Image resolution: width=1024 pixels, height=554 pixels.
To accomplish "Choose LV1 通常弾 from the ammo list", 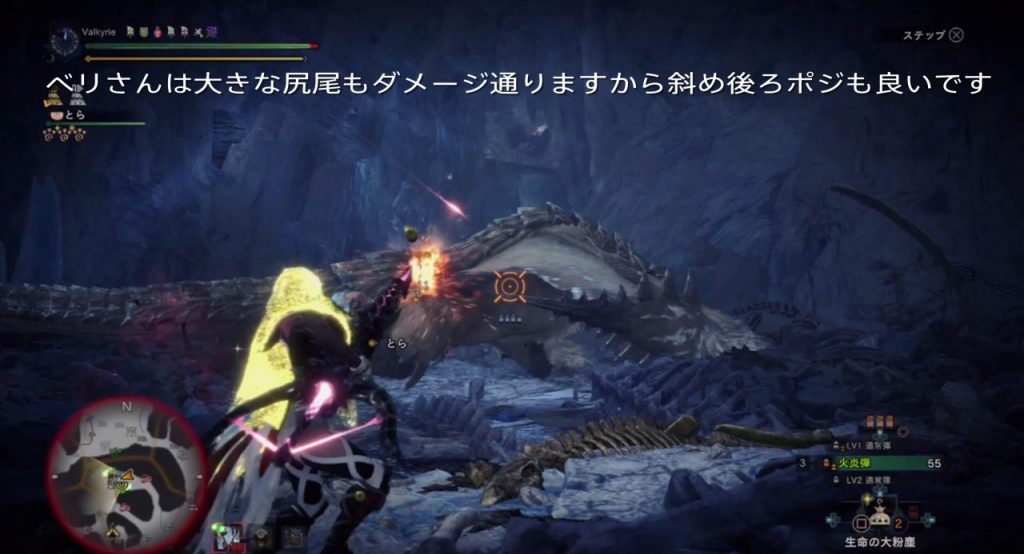I will pos(869,445).
